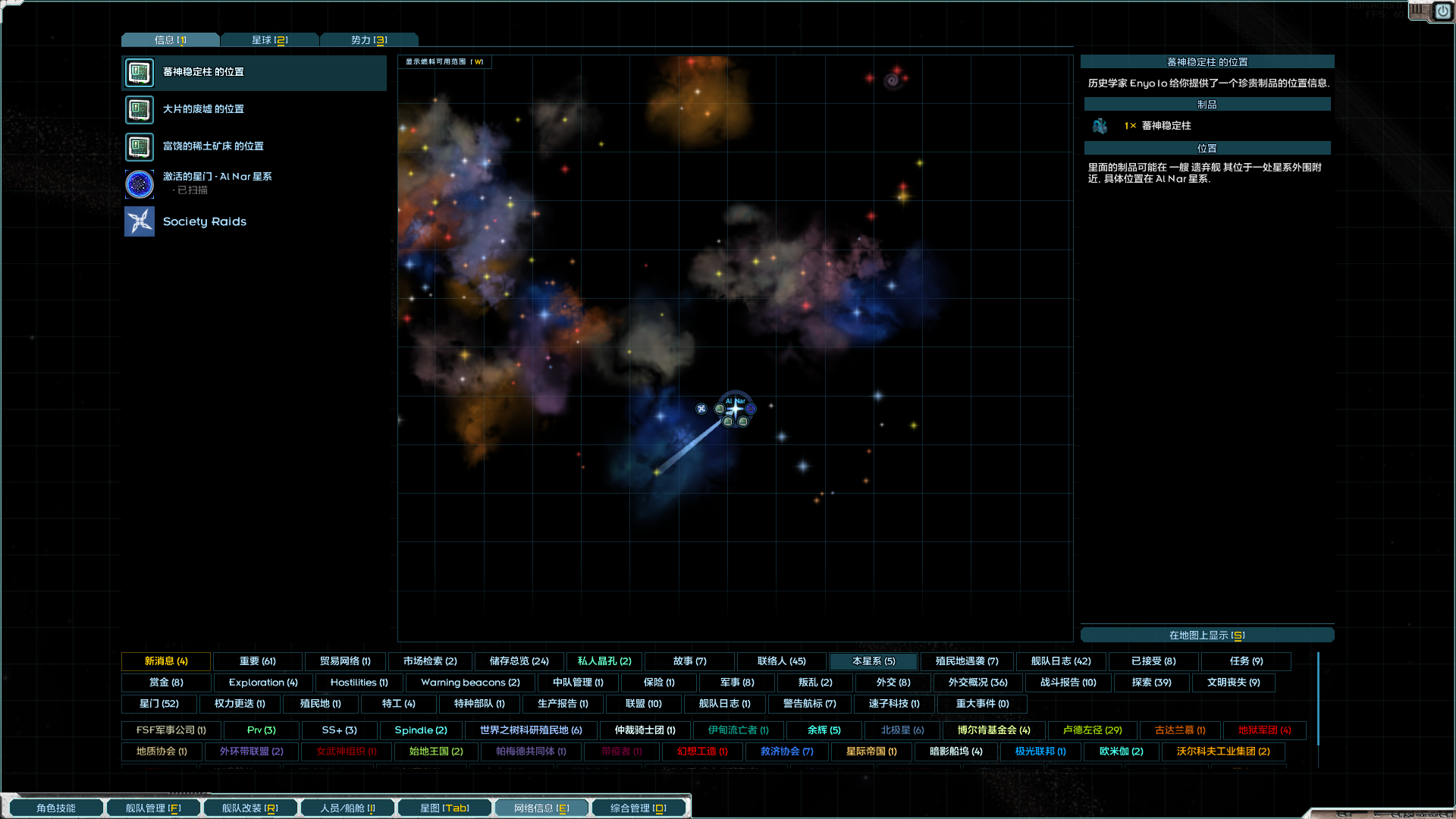Image resolution: width=1456 pixels, height=819 pixels.
Task: Click a green datapad marker below Al Nar star
Action: [x=729, y=422]
